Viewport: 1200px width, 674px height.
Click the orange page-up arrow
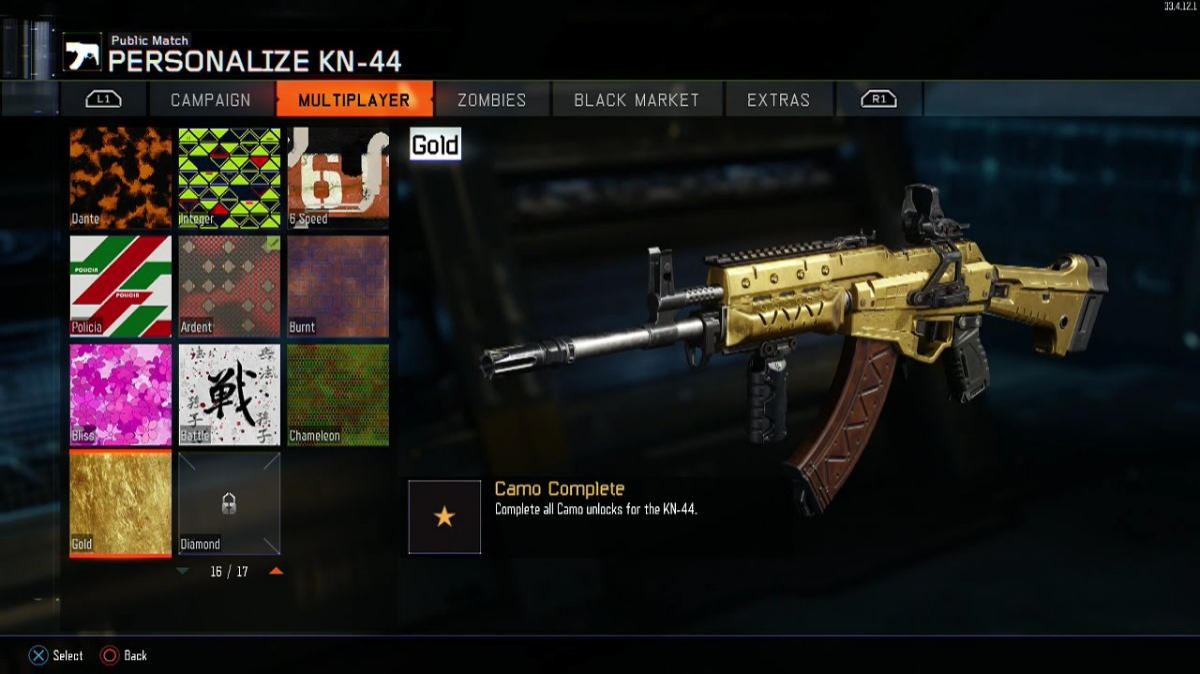point(276,571)
